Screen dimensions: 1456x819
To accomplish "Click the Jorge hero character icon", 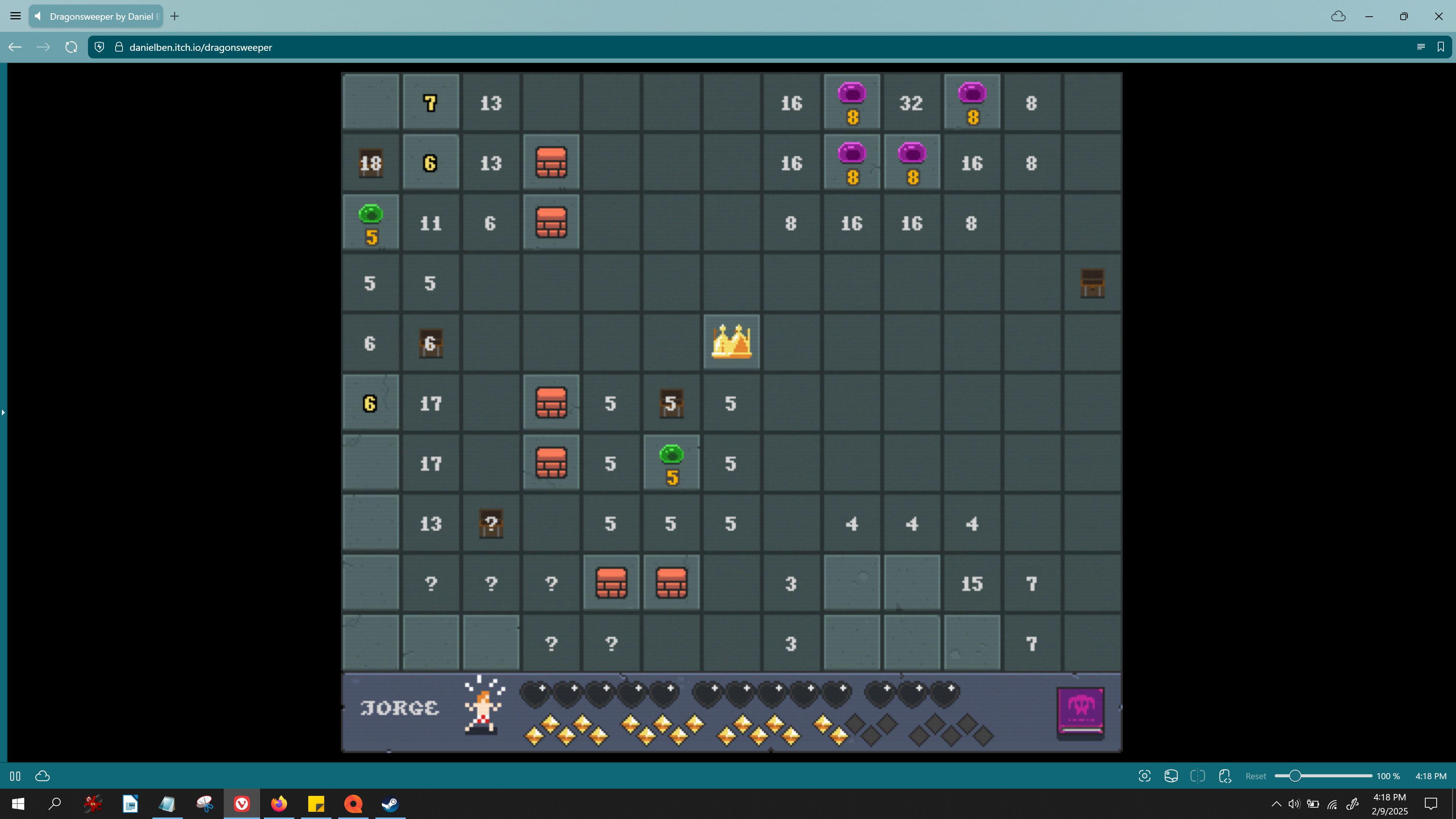I will pyautogui.click(x=483, y=706).
